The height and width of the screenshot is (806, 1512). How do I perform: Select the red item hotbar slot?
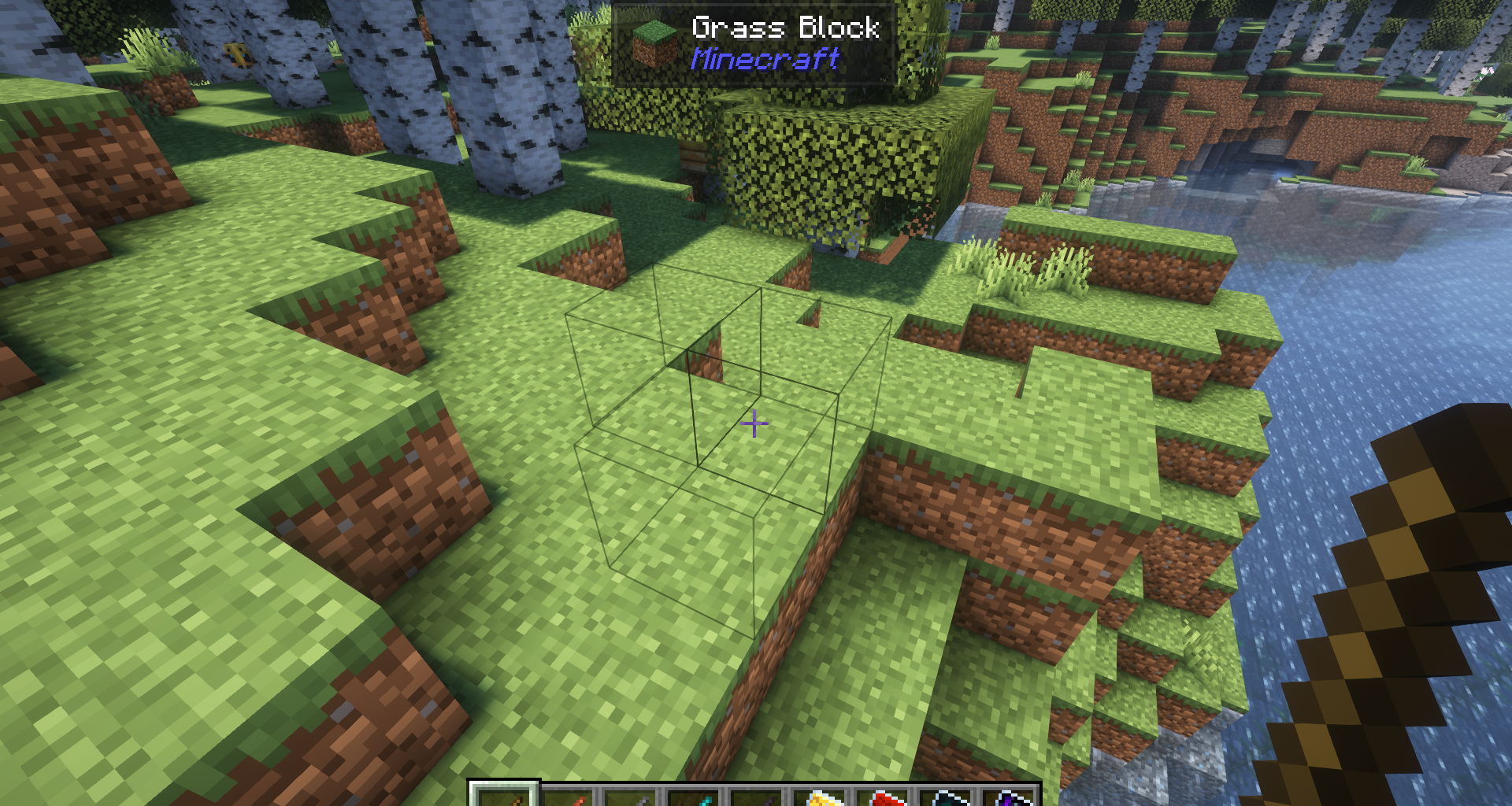[x=883, y=798]
